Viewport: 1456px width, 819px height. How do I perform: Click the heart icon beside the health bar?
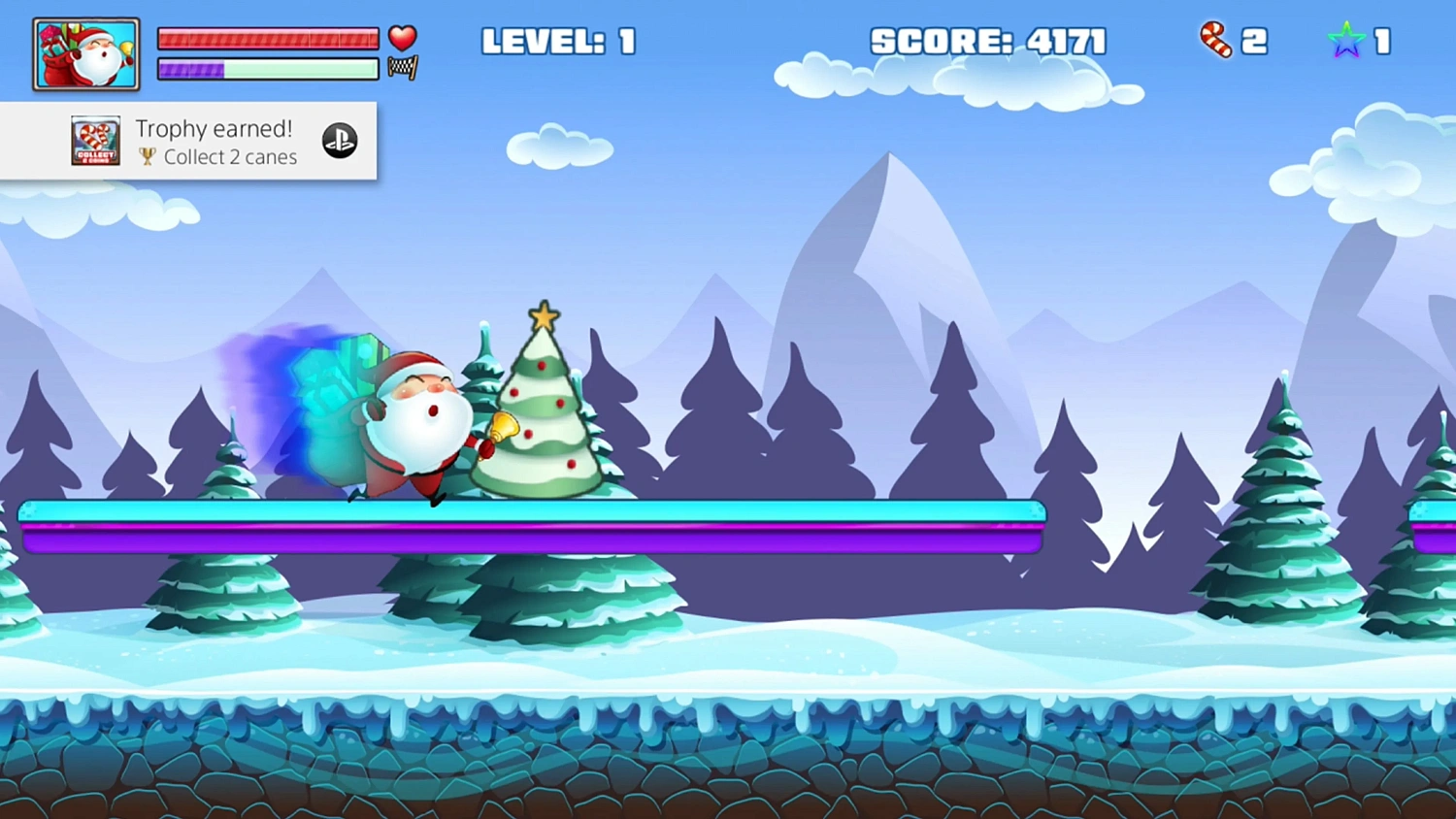(x=402, y=38)
